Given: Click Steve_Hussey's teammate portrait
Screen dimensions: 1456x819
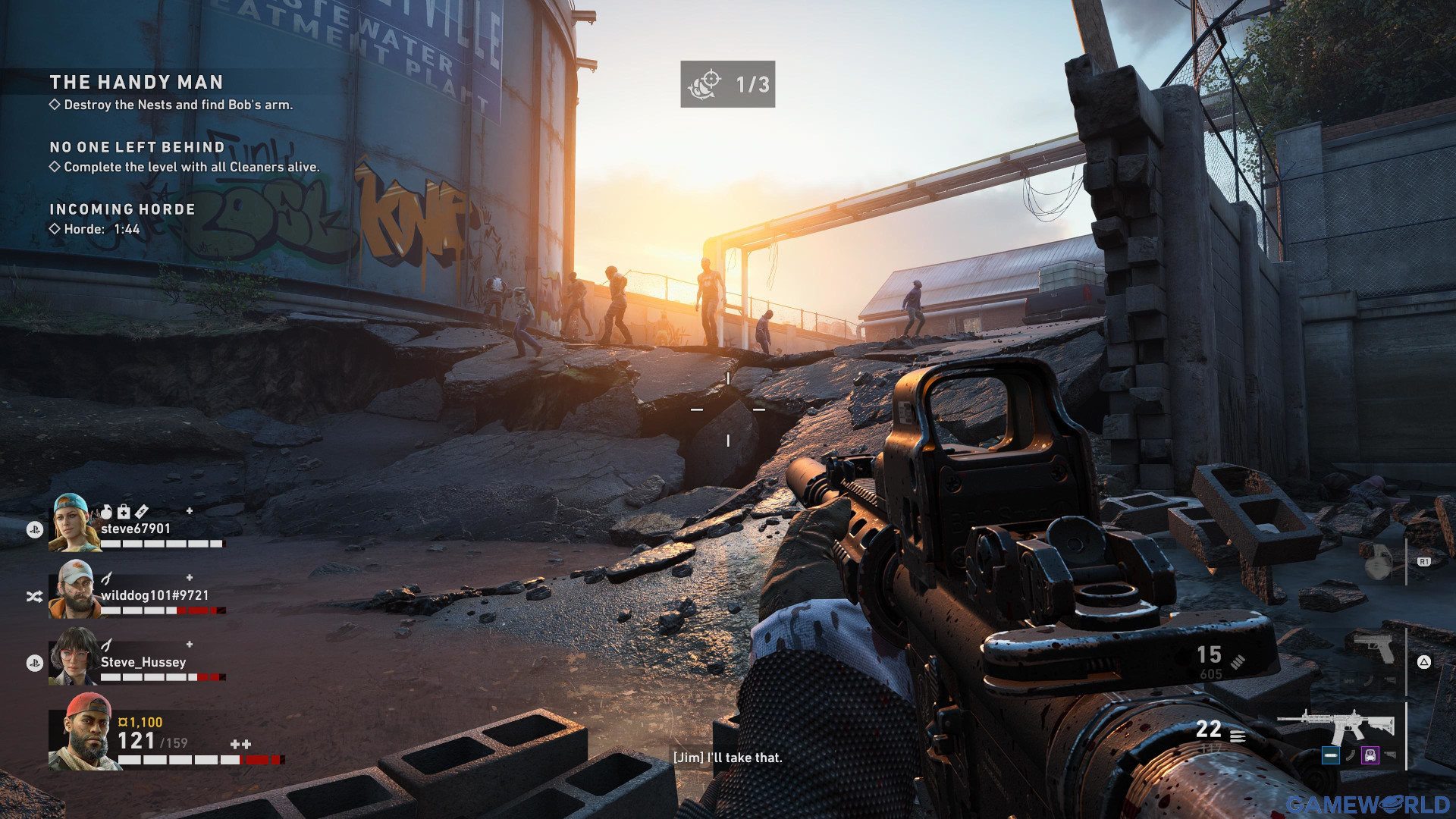Looking at the screenshot, I should pos(74,656).
